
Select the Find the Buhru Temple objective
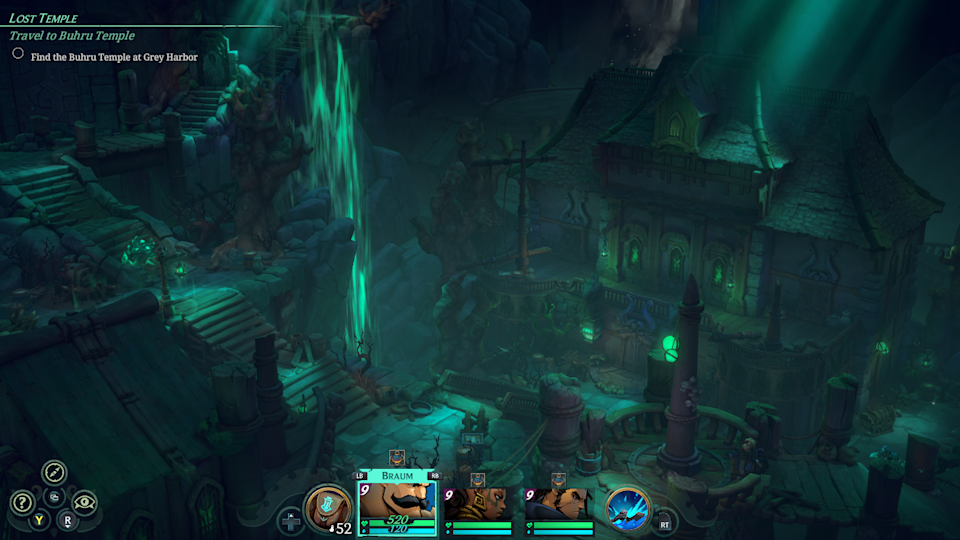click(x=114, y=57)
